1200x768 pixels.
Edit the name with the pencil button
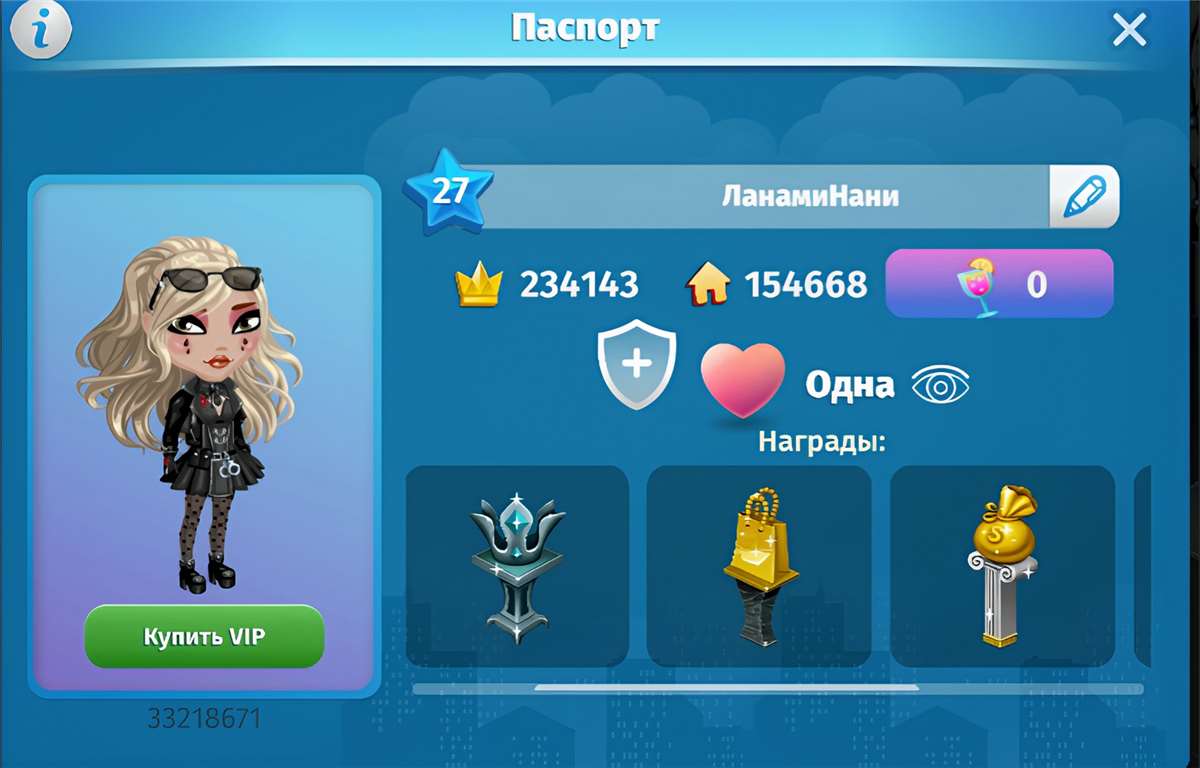[1084, 196]
